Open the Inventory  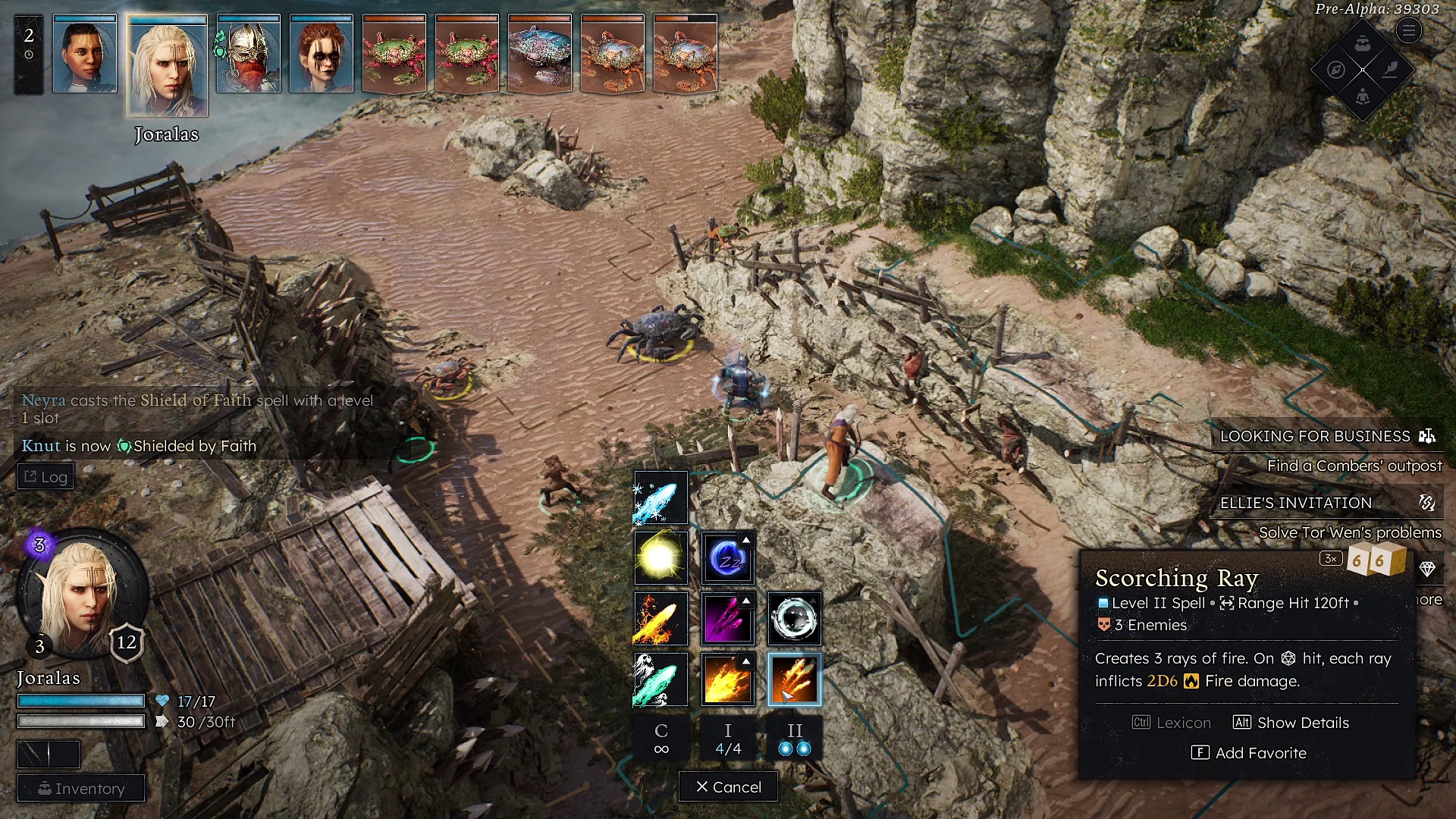[81, 789]
